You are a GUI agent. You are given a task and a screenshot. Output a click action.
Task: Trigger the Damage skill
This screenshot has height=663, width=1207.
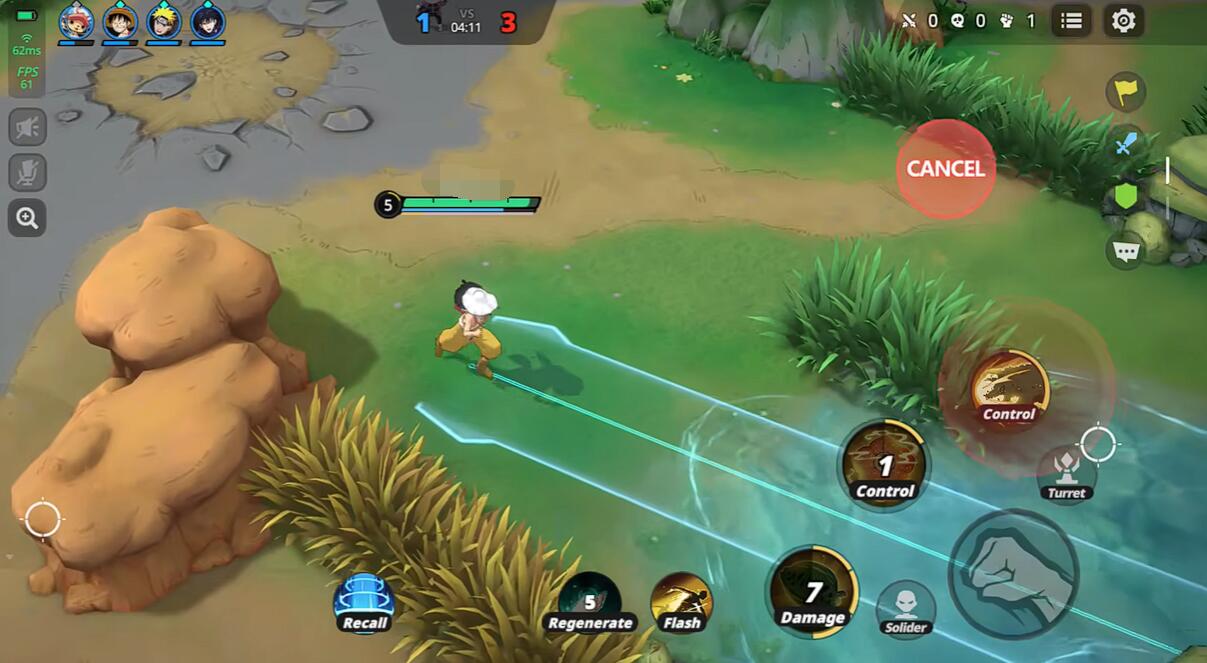pyautogui.click(x=813, y=593)
